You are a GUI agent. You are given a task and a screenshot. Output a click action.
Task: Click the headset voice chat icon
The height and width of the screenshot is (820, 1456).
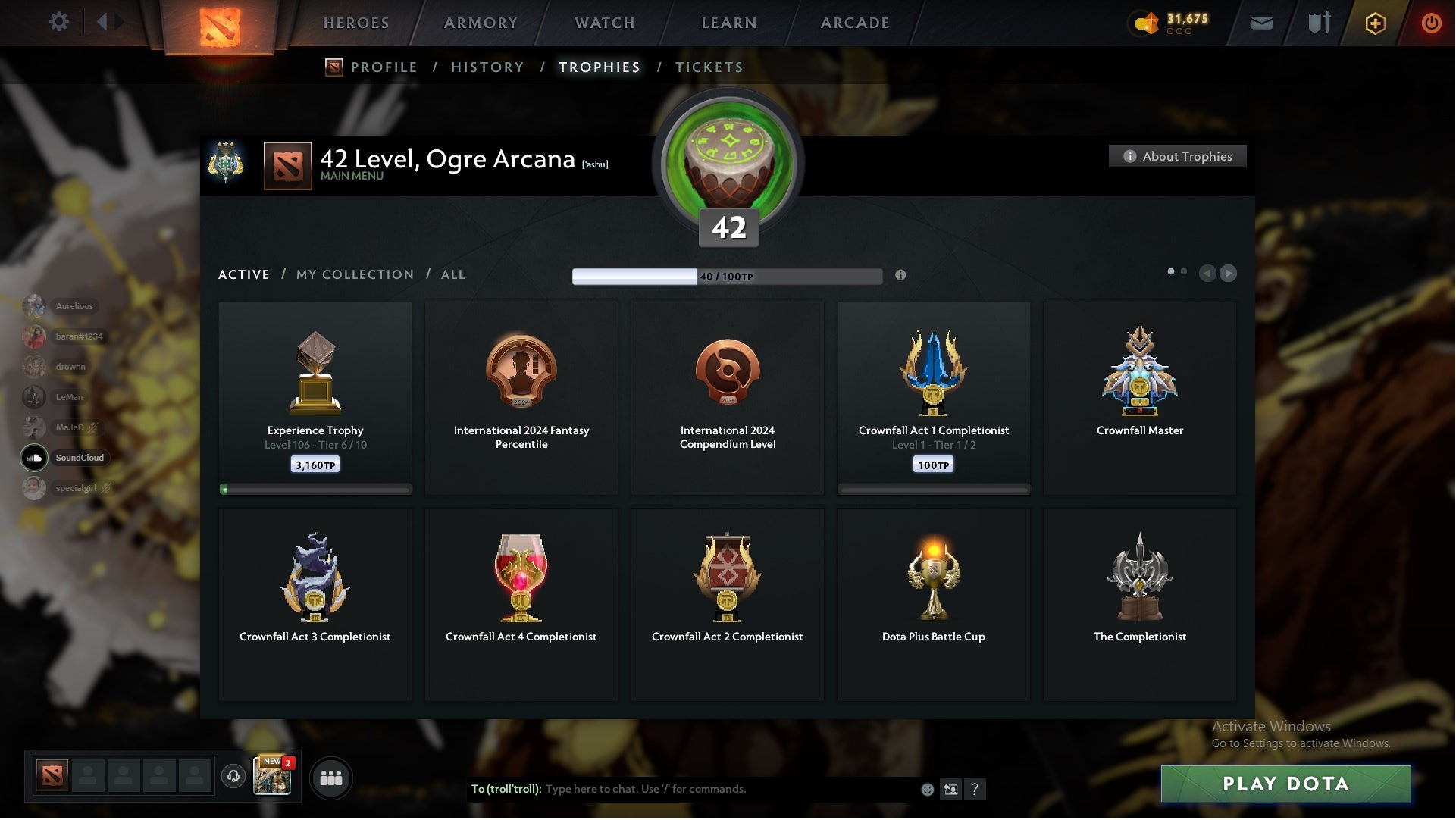[233, 778]
